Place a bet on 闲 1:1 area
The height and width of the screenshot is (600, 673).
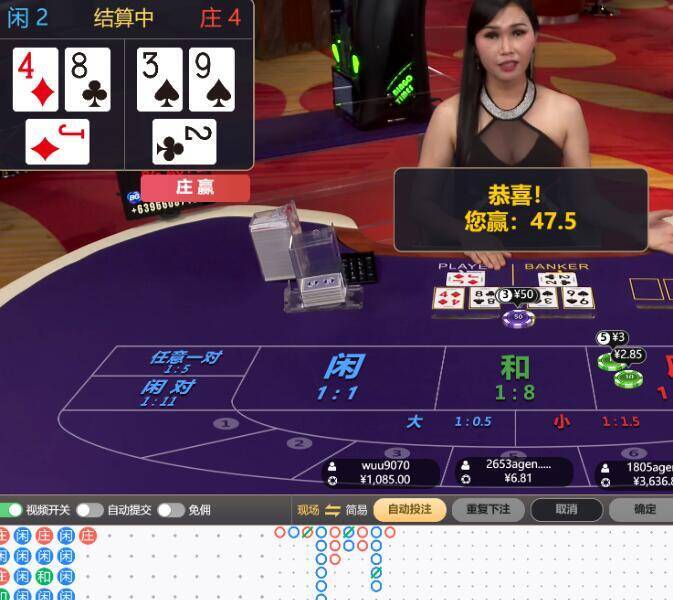pos(342,376)
